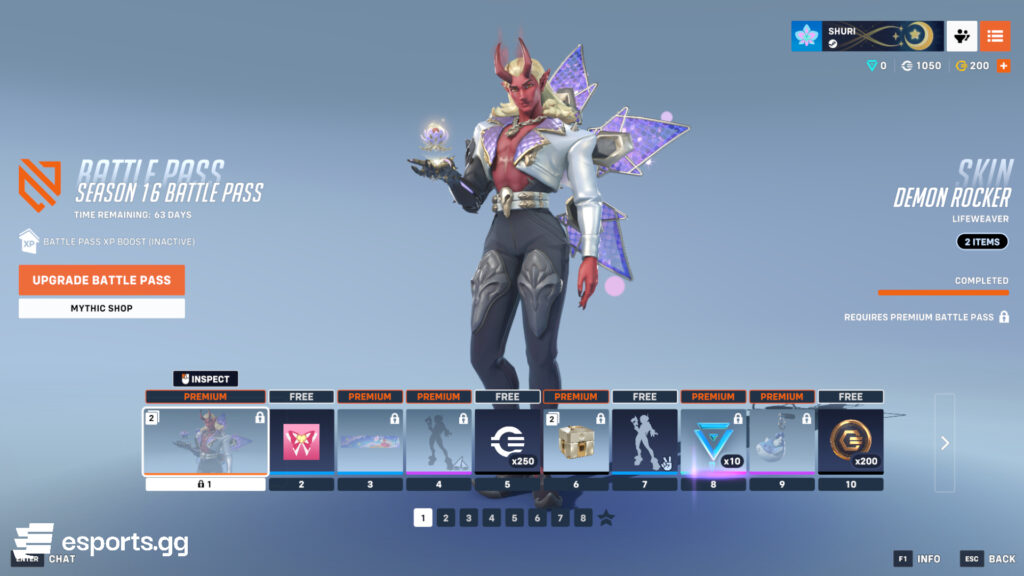Click the Upgrade Battle Pass button
Image resolution: width=1024 pixels, height=576 pixels.
point(101,280)
